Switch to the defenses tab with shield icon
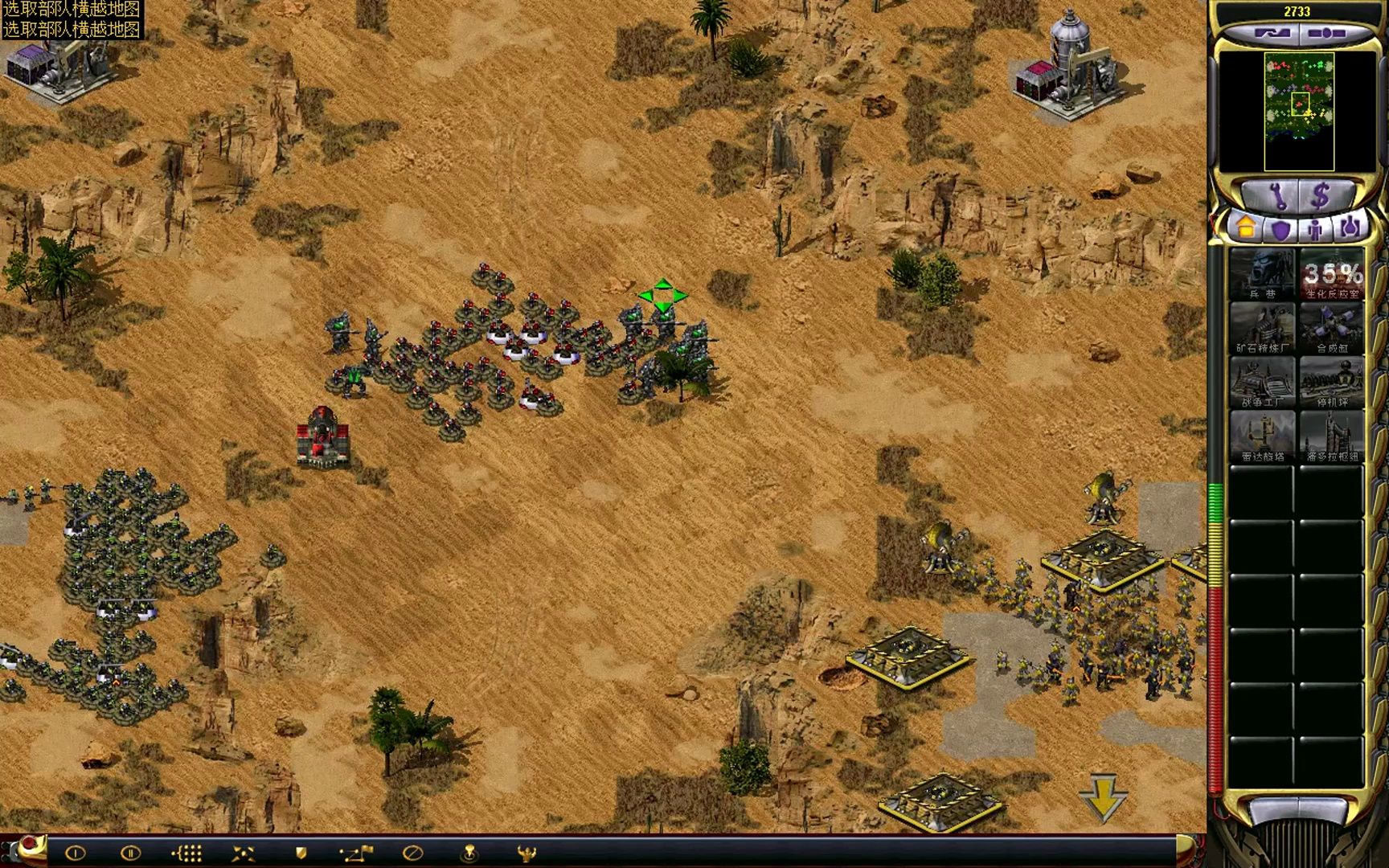The width and height of the screenshot is (1389, 868). [1280, 230]
